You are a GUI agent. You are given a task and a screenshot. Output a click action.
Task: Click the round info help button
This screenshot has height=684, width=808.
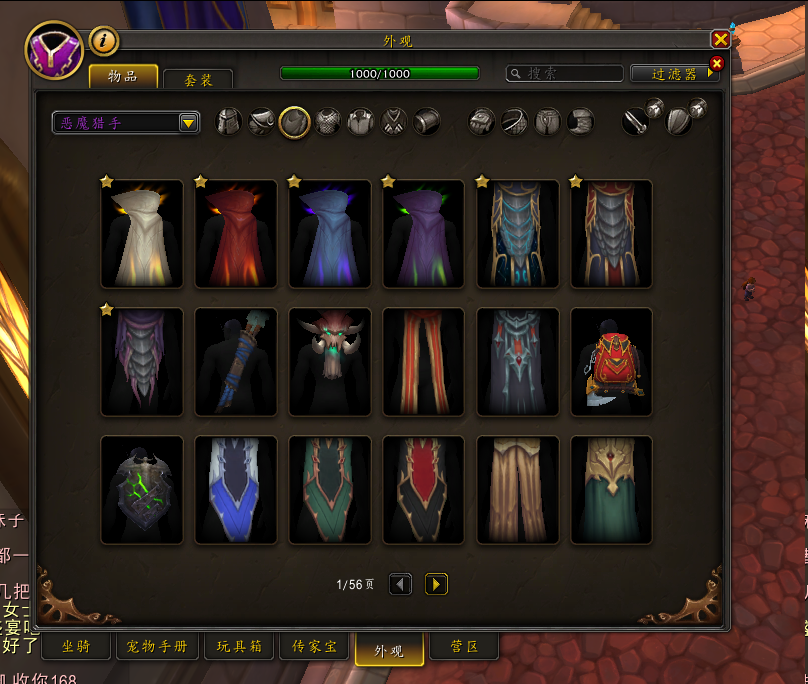pyautogui.click(x=104, y=41)
